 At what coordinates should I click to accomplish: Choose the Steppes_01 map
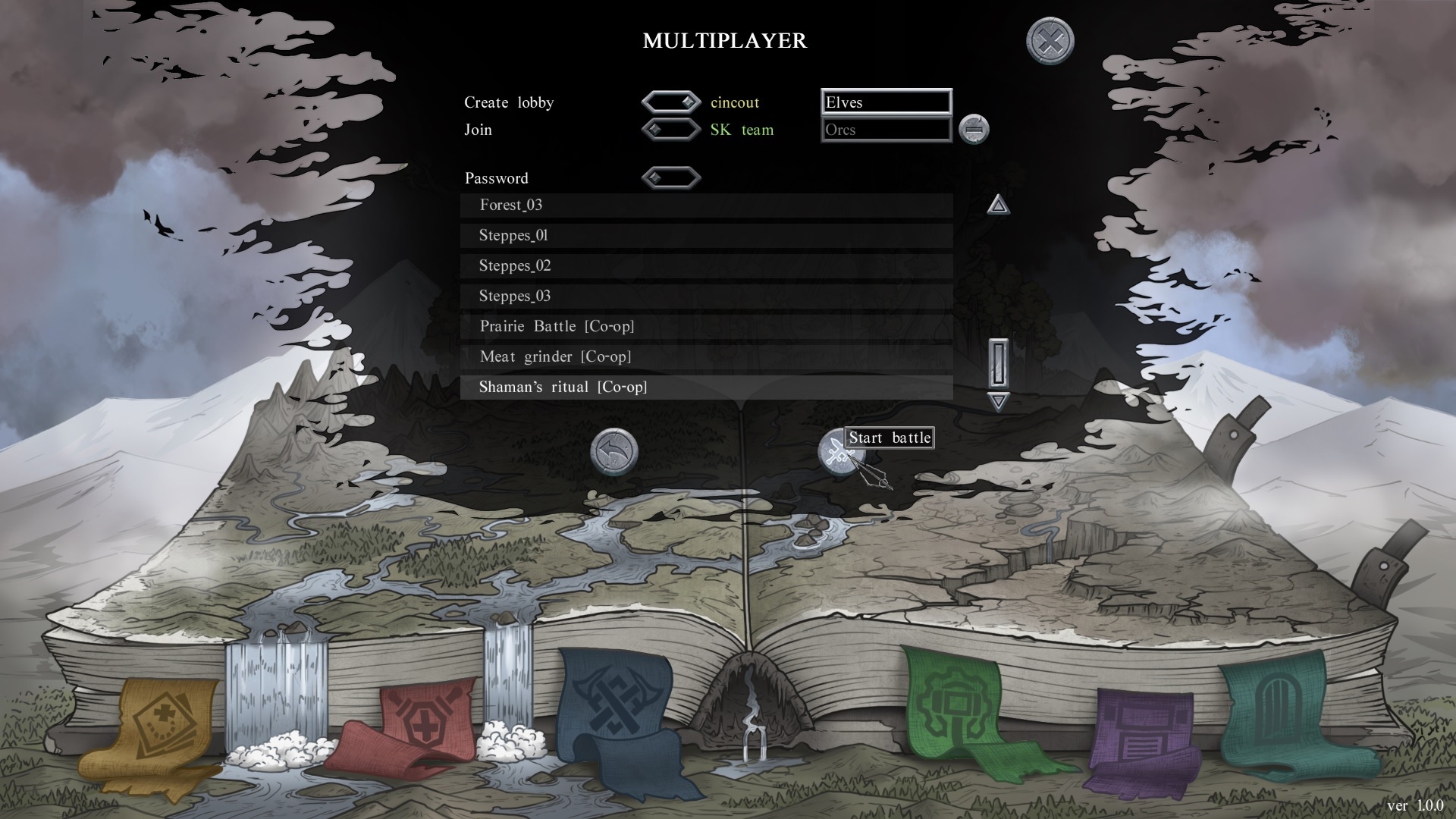(x=705, y=236)
